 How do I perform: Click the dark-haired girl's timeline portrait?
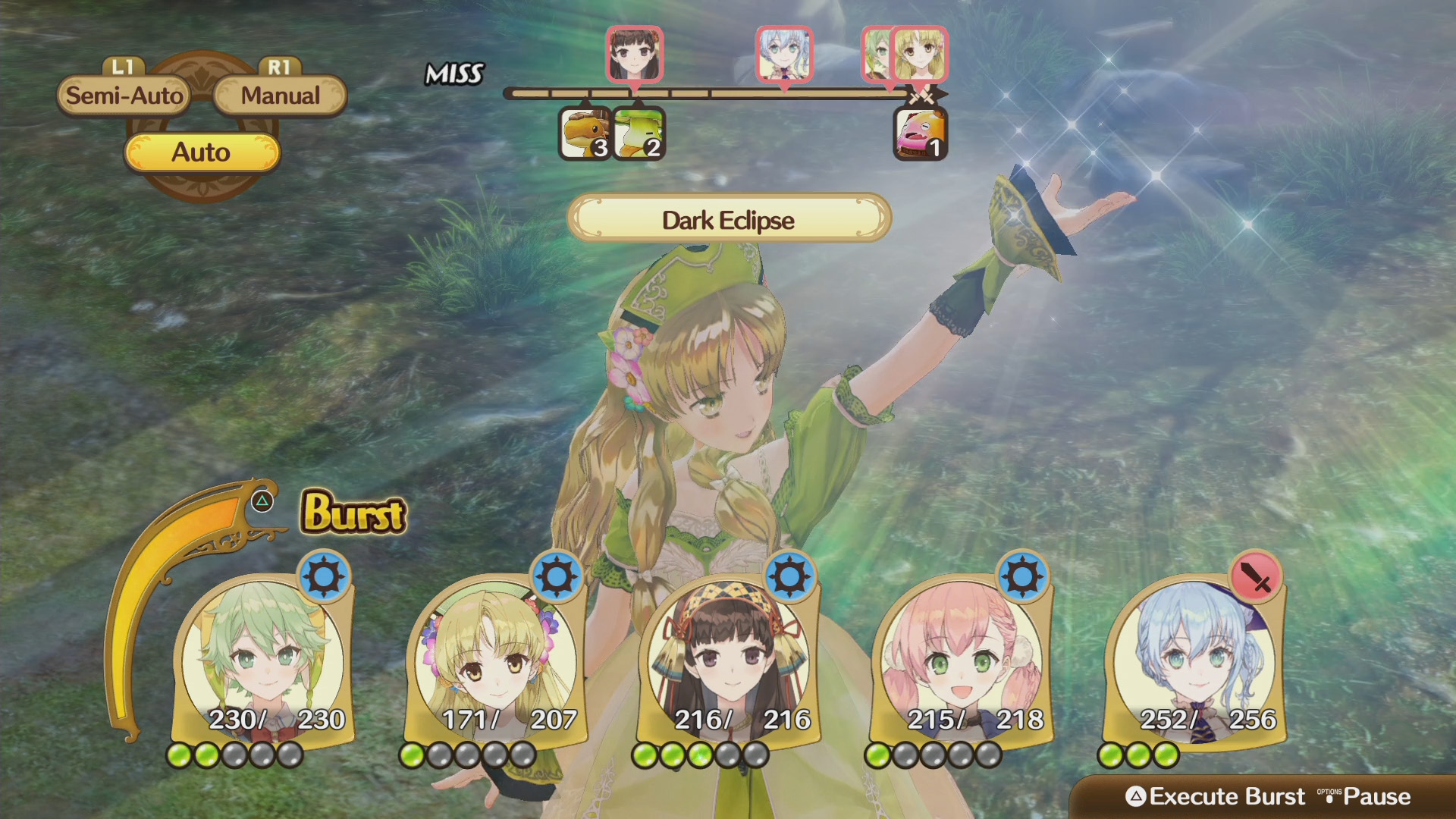(x=635, y=54)
